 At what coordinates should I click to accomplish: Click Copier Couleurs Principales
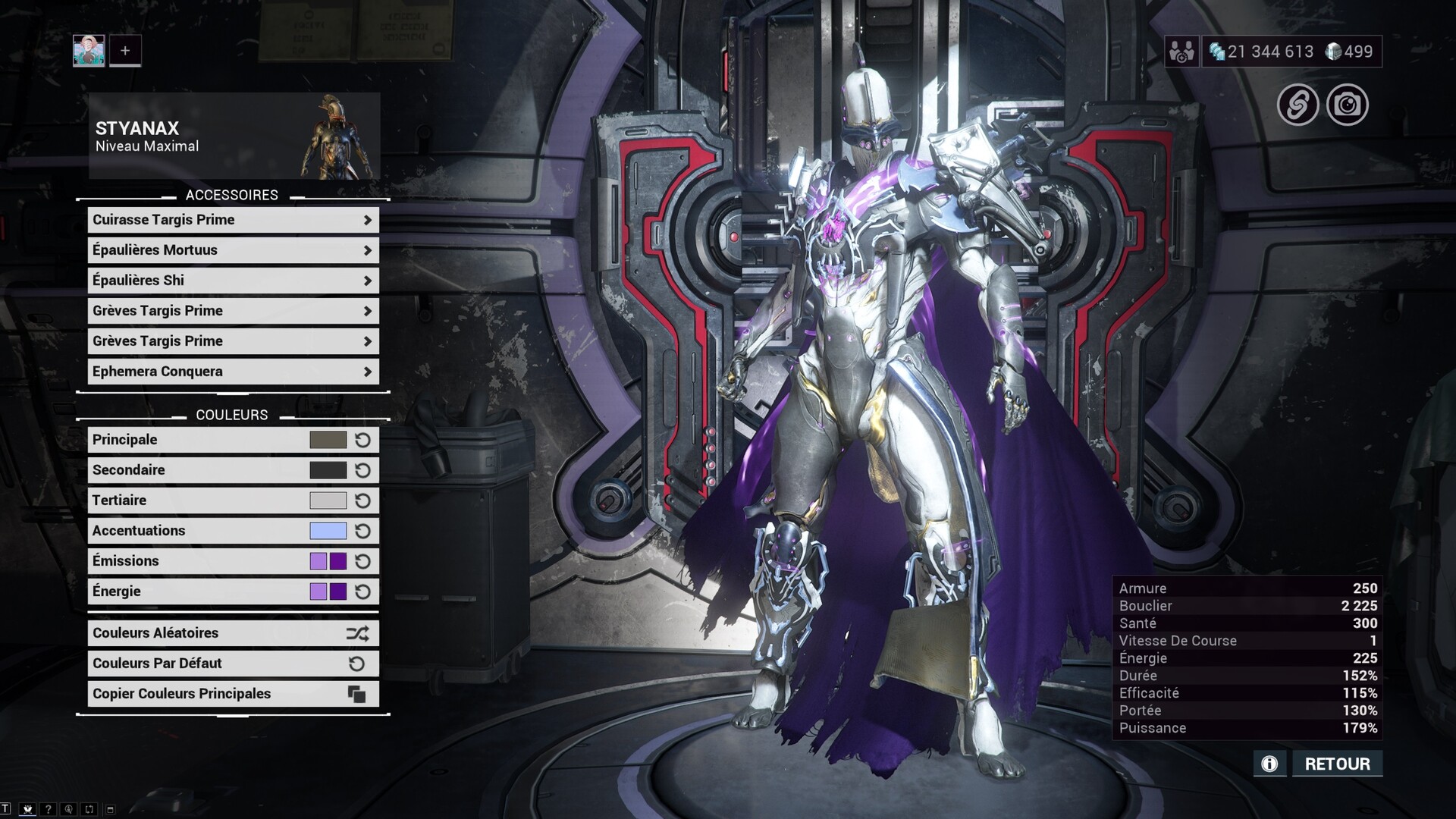(x=233, y=694)
